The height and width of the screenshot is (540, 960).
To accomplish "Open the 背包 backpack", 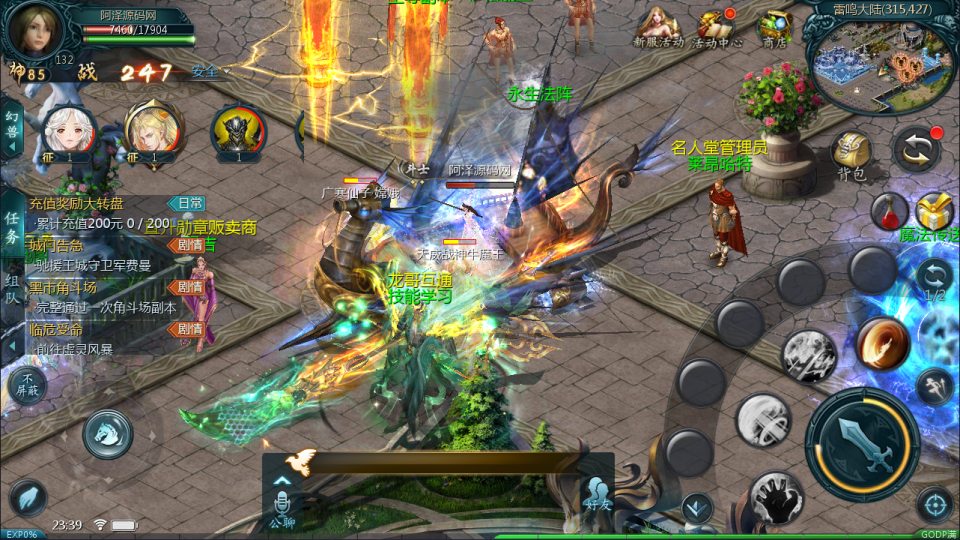I will coord(852,155).
